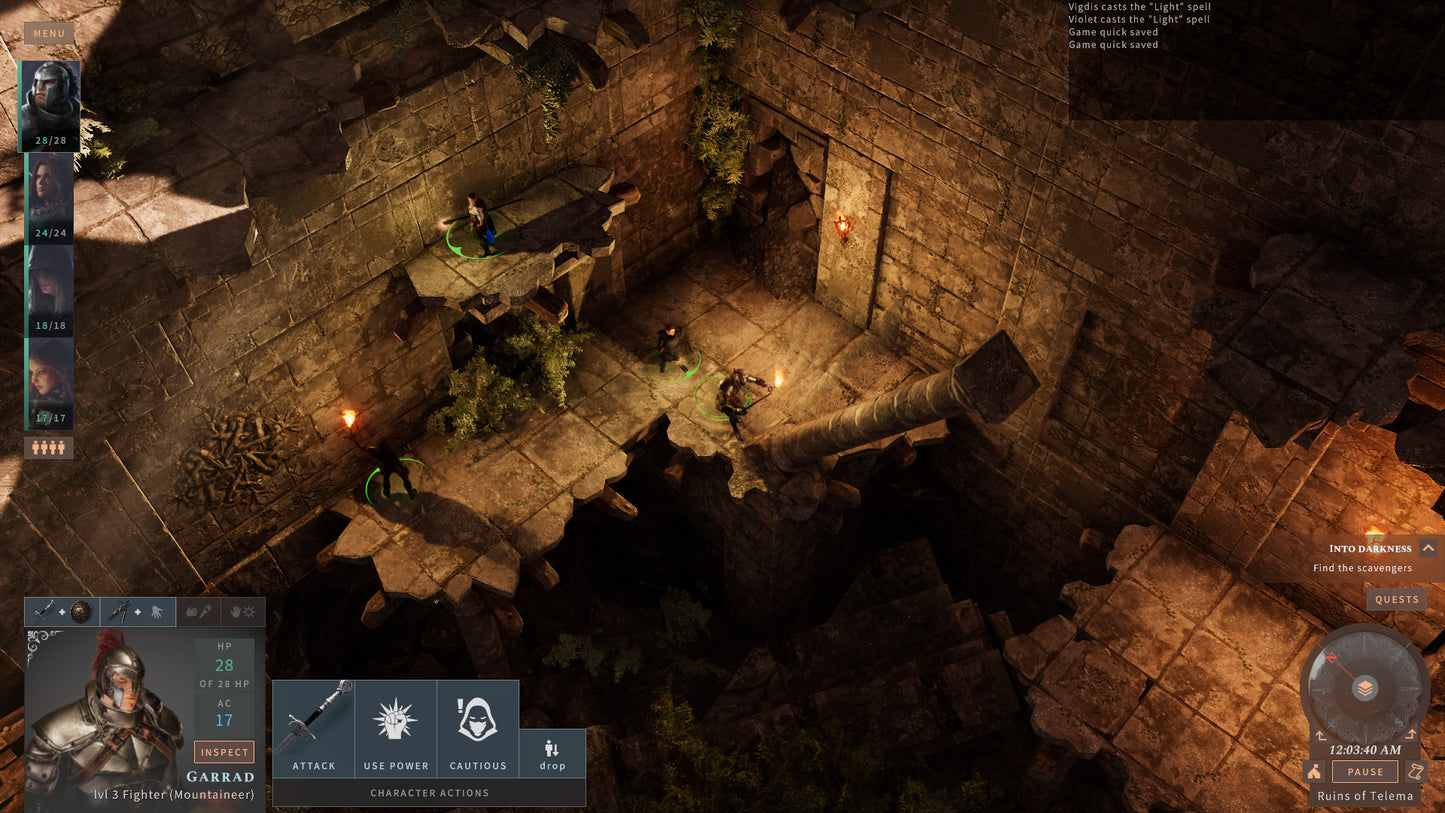Open the journal scroll icon beside Pause
Viewport: 1445px width, 813px height.
tap(1415, 771)
